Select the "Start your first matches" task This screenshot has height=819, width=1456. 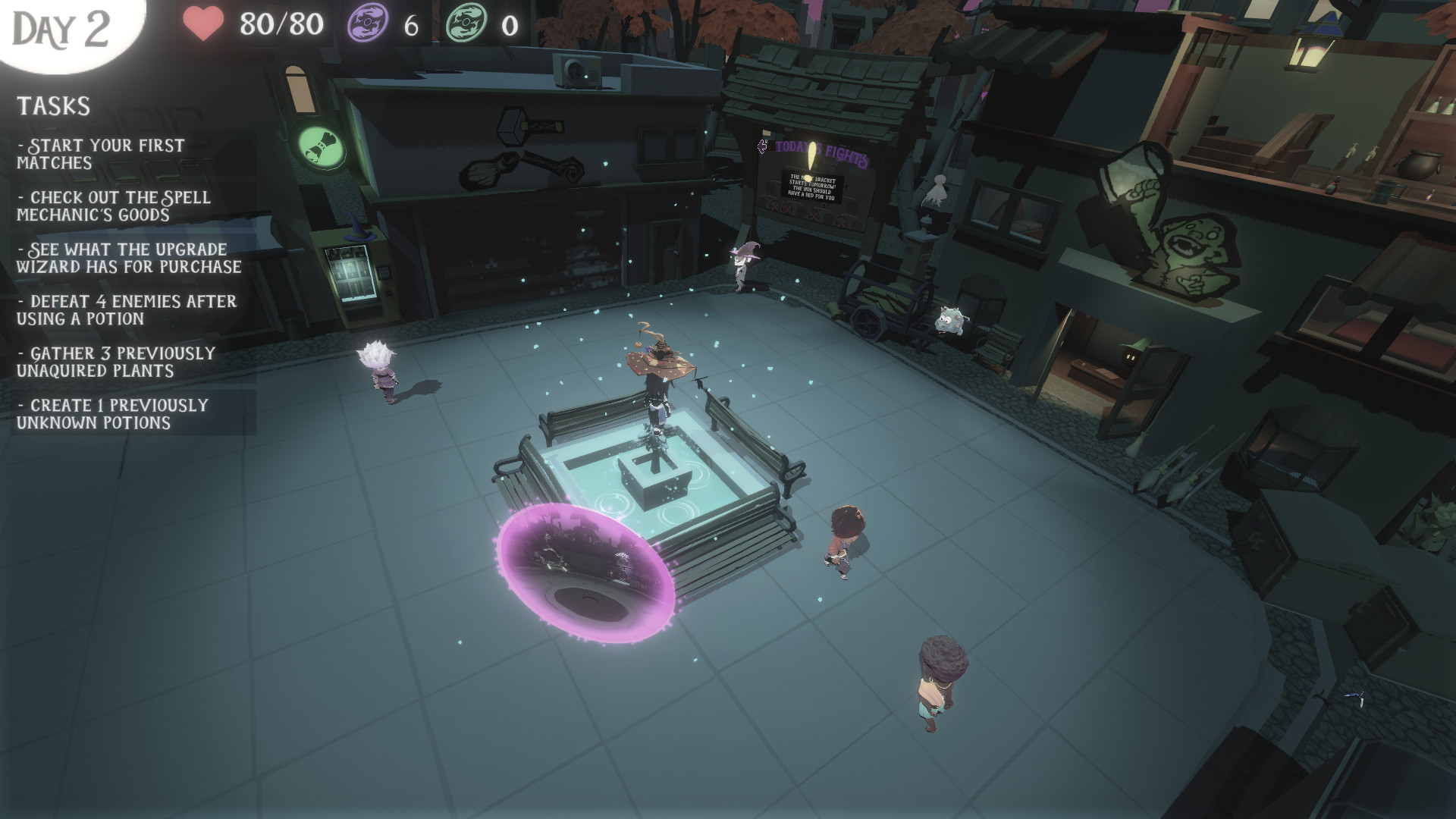(101, 154)
